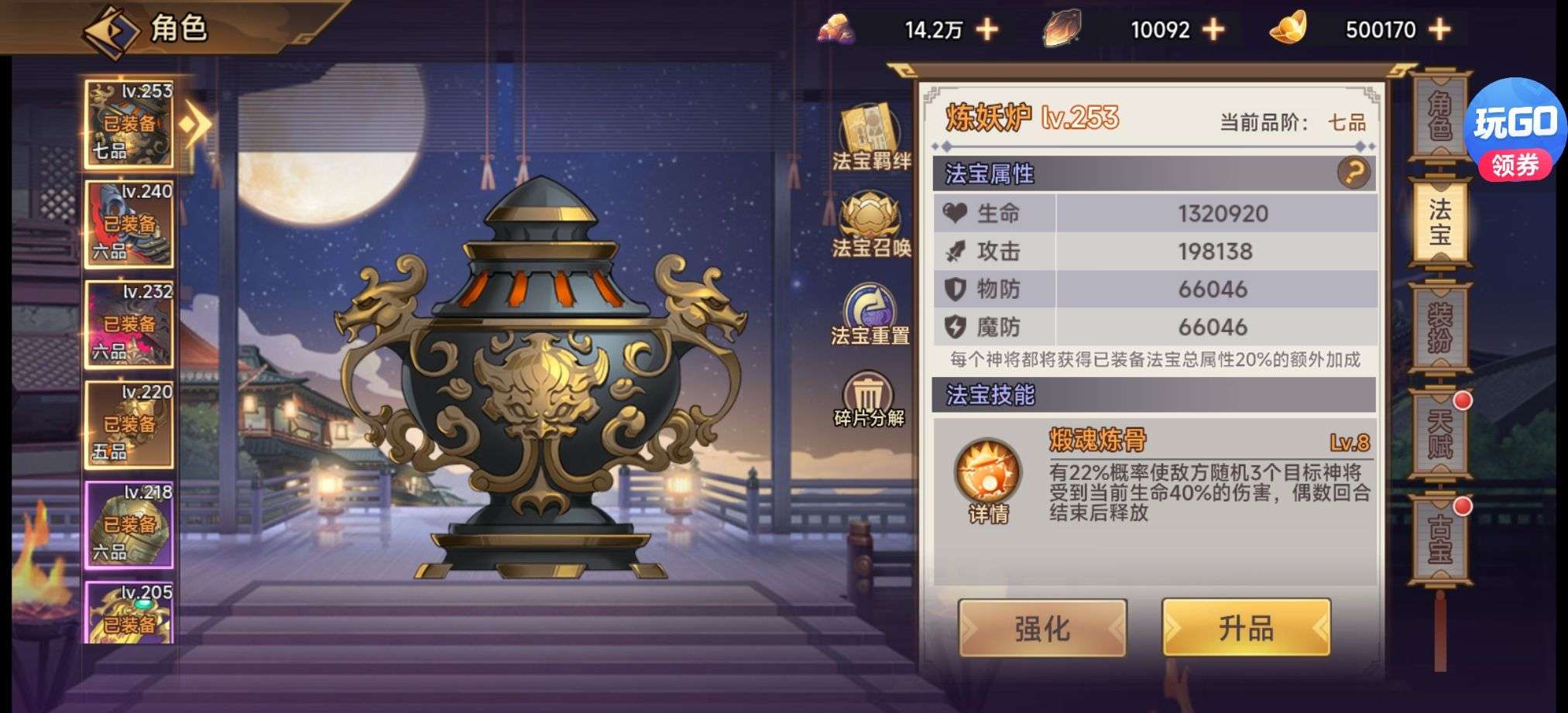The width and height of the screenshot is (1568, 713).
Task: Click the 强化 enhance button
Action: 1042,629
